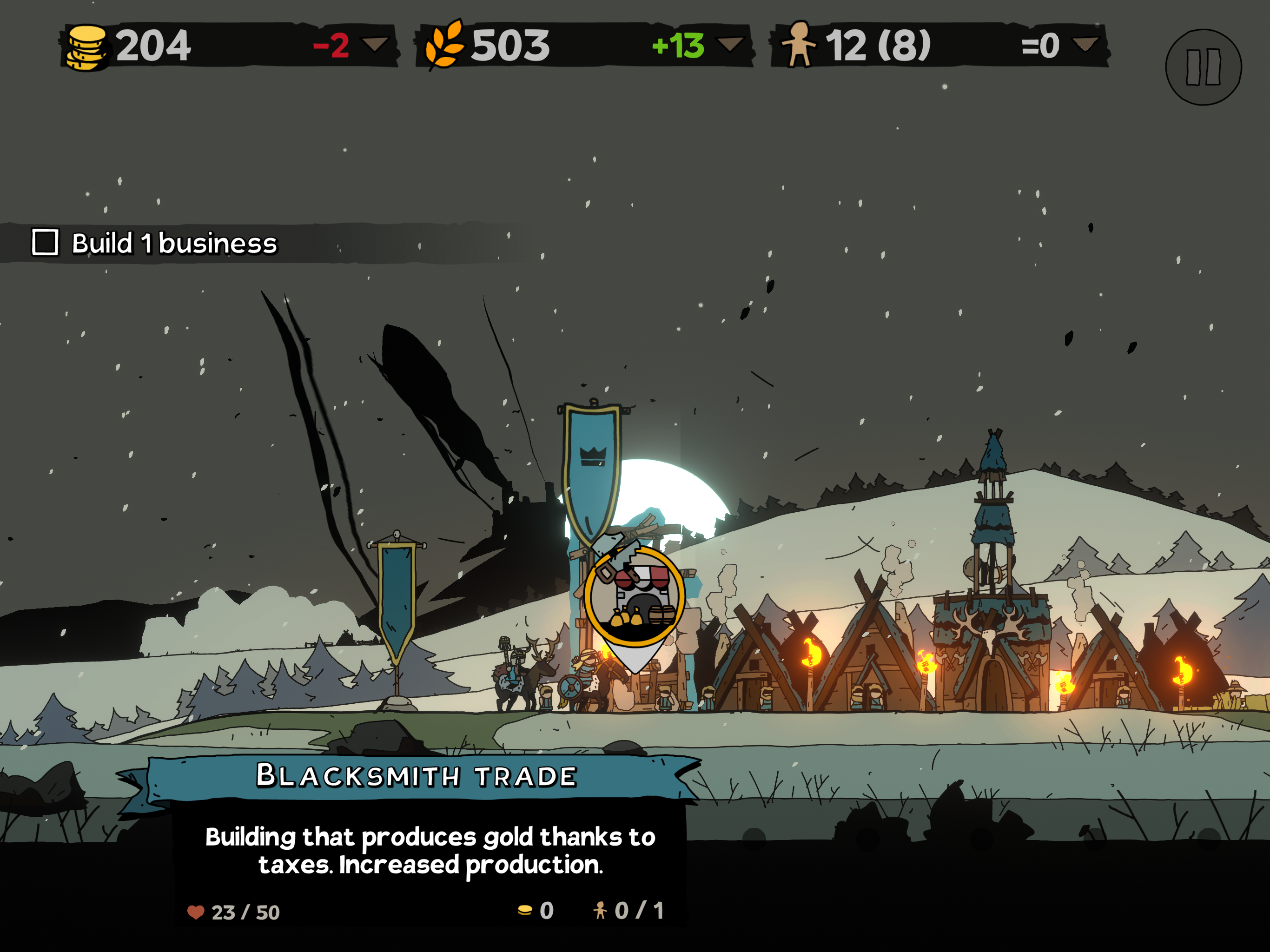Screen dimensions: 1270x952
Task: Click the wheat food resource icon
Action: click(x=444, y=45)
